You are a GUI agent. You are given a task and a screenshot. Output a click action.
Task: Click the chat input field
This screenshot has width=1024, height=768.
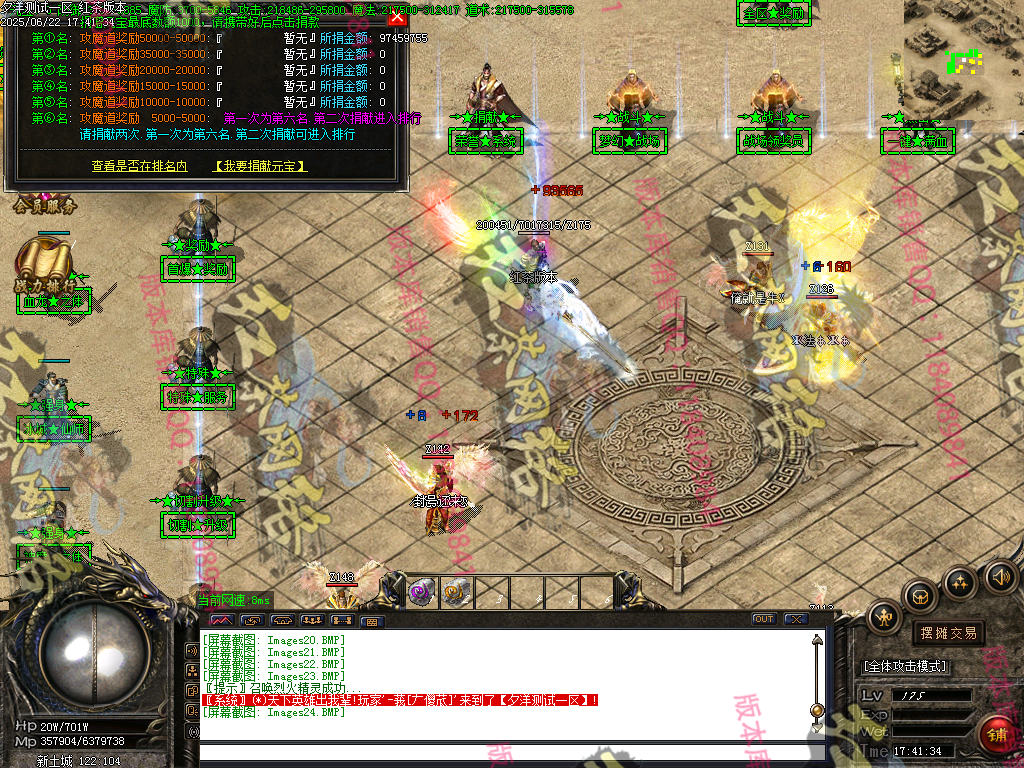[x=500, y=753]
